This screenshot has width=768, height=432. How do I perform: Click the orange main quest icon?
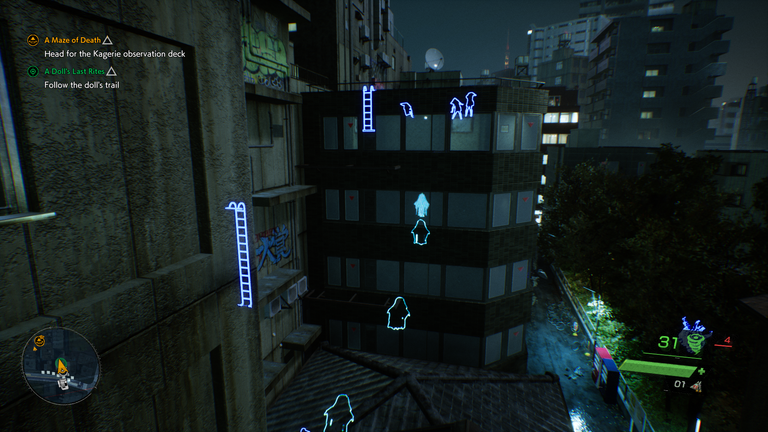click(x=33, y=40)
